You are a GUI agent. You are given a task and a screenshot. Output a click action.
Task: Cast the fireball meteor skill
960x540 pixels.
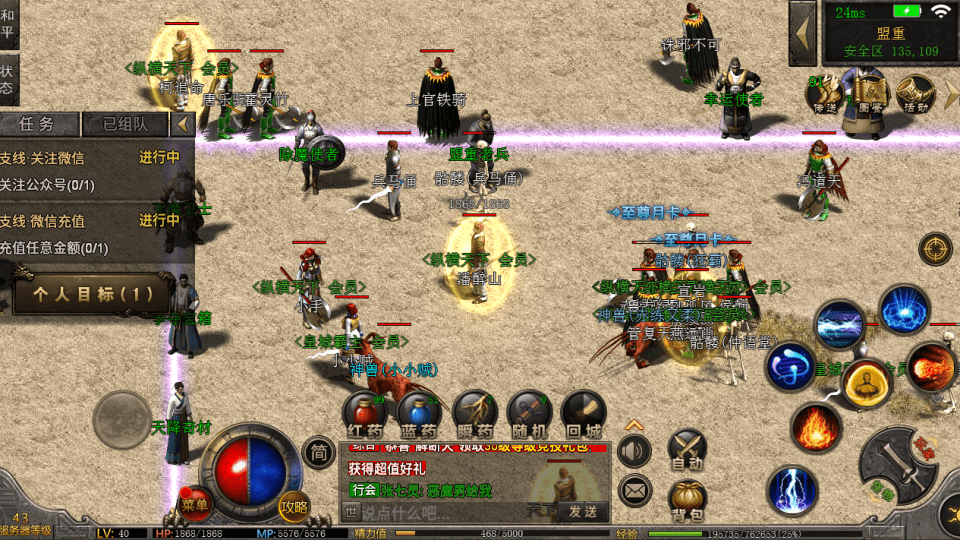click(931, 366)
